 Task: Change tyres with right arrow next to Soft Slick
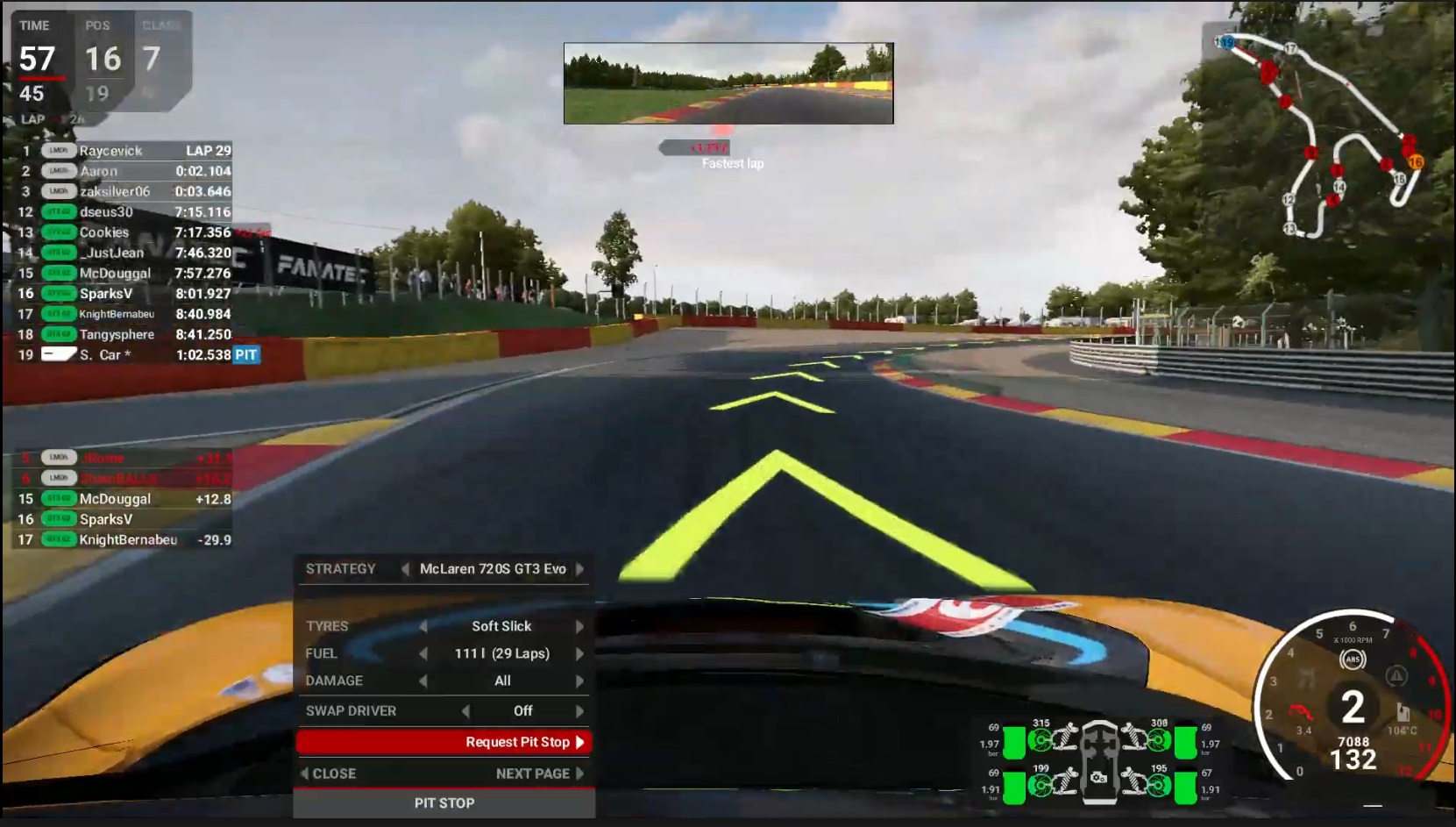(x=579, y=626)
